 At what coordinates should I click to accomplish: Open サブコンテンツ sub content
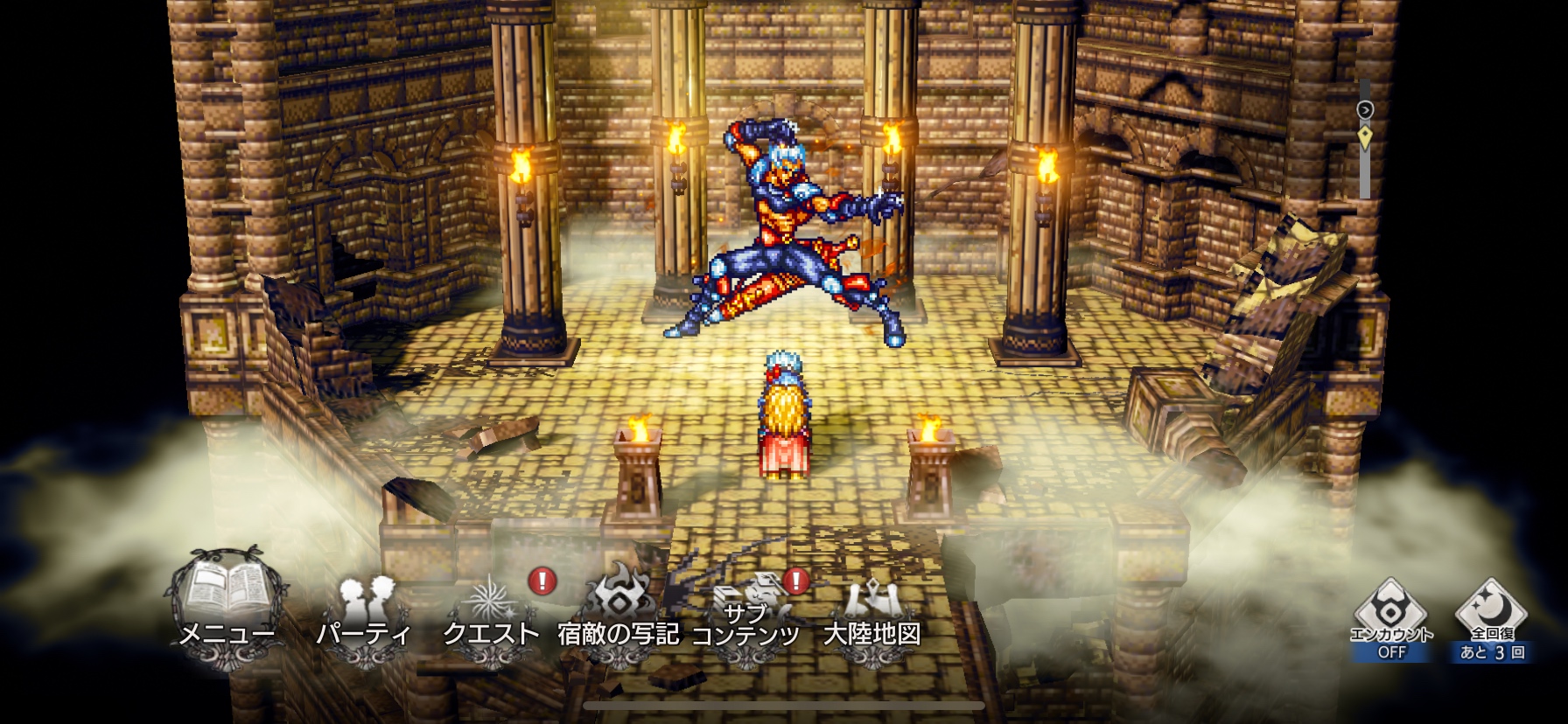pyautogui.click(x=745, y=612)
